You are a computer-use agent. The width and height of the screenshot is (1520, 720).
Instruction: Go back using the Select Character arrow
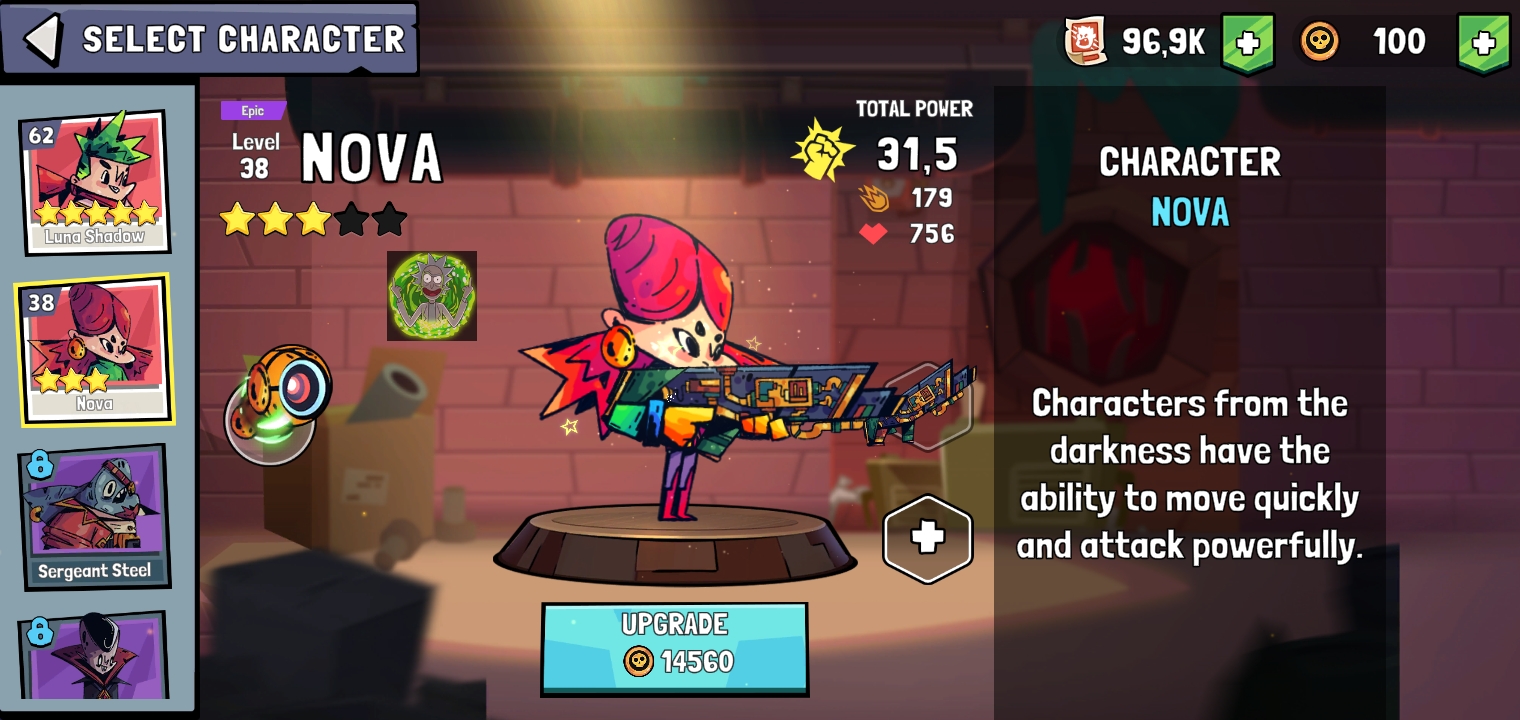point(42,39)
